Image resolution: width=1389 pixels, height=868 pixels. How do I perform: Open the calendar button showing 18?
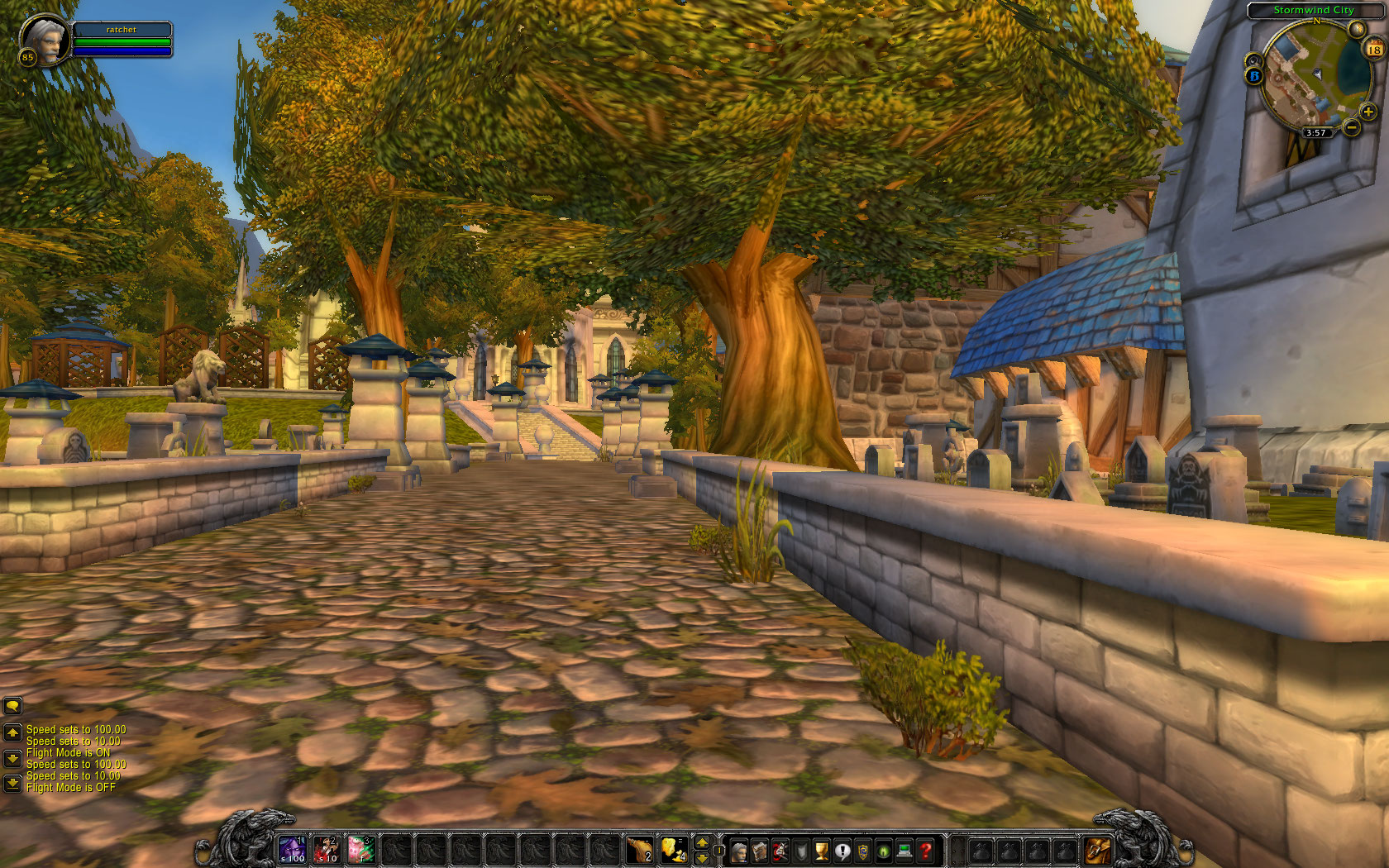tap(1373, 50)
